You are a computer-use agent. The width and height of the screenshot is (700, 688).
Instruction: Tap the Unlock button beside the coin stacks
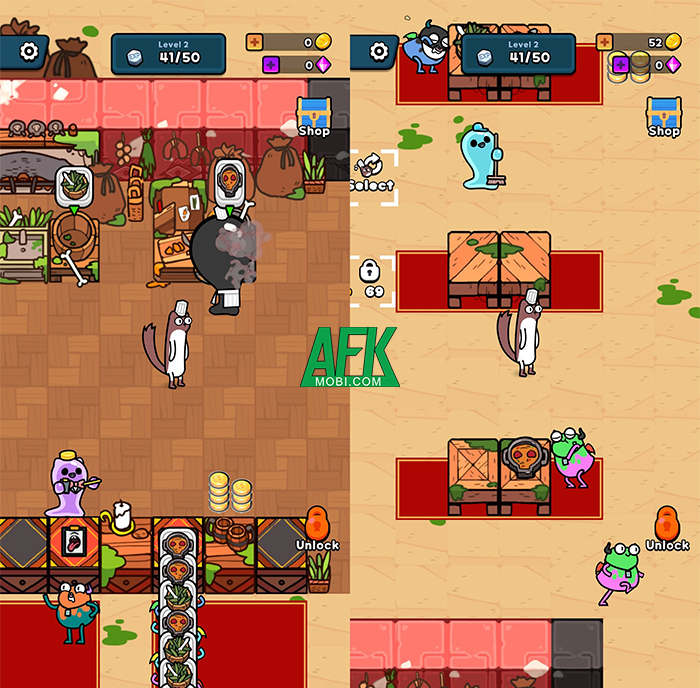point(317,528)
